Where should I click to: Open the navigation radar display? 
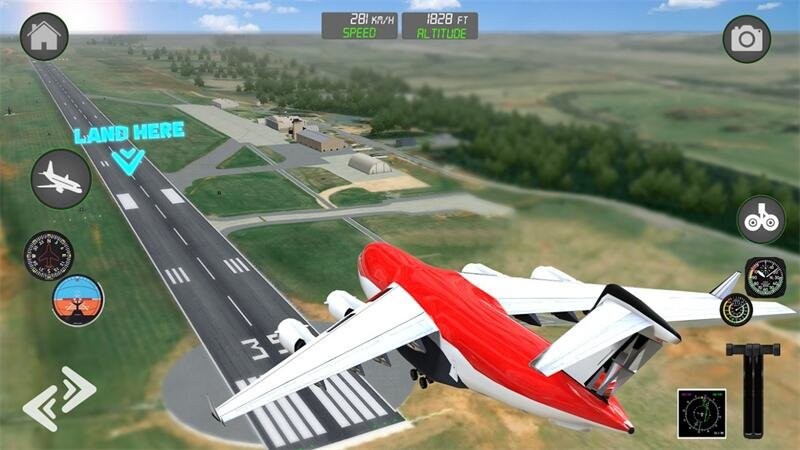pyautogui.click(x=701, y=413)
